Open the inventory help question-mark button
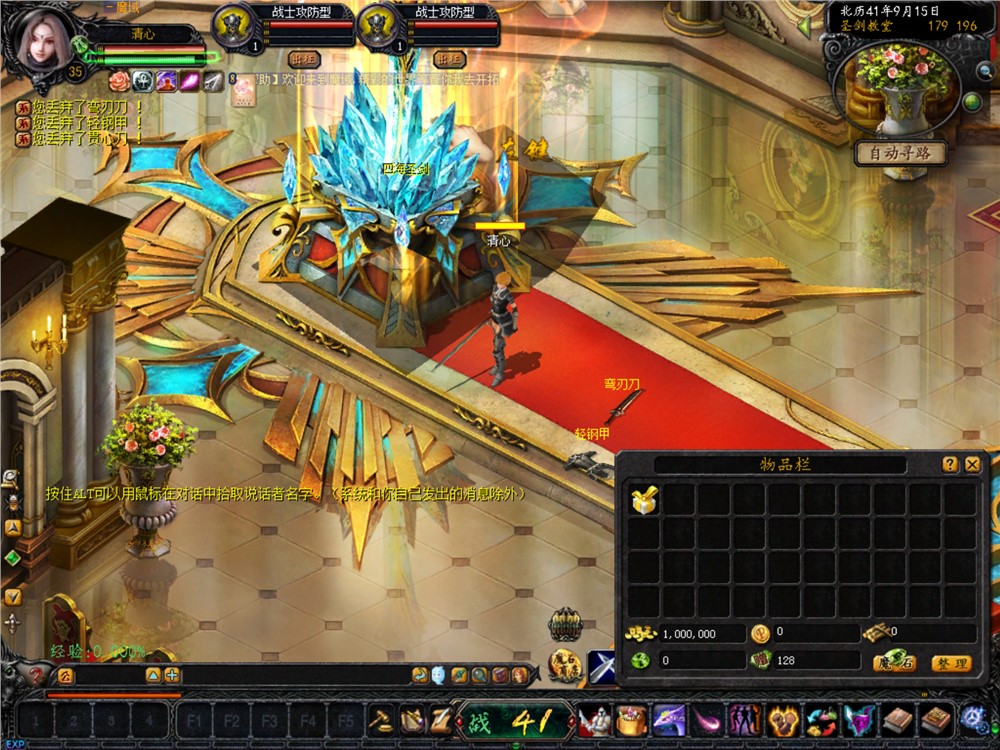The image size is (1000, 750). click(x=949, y=465)
